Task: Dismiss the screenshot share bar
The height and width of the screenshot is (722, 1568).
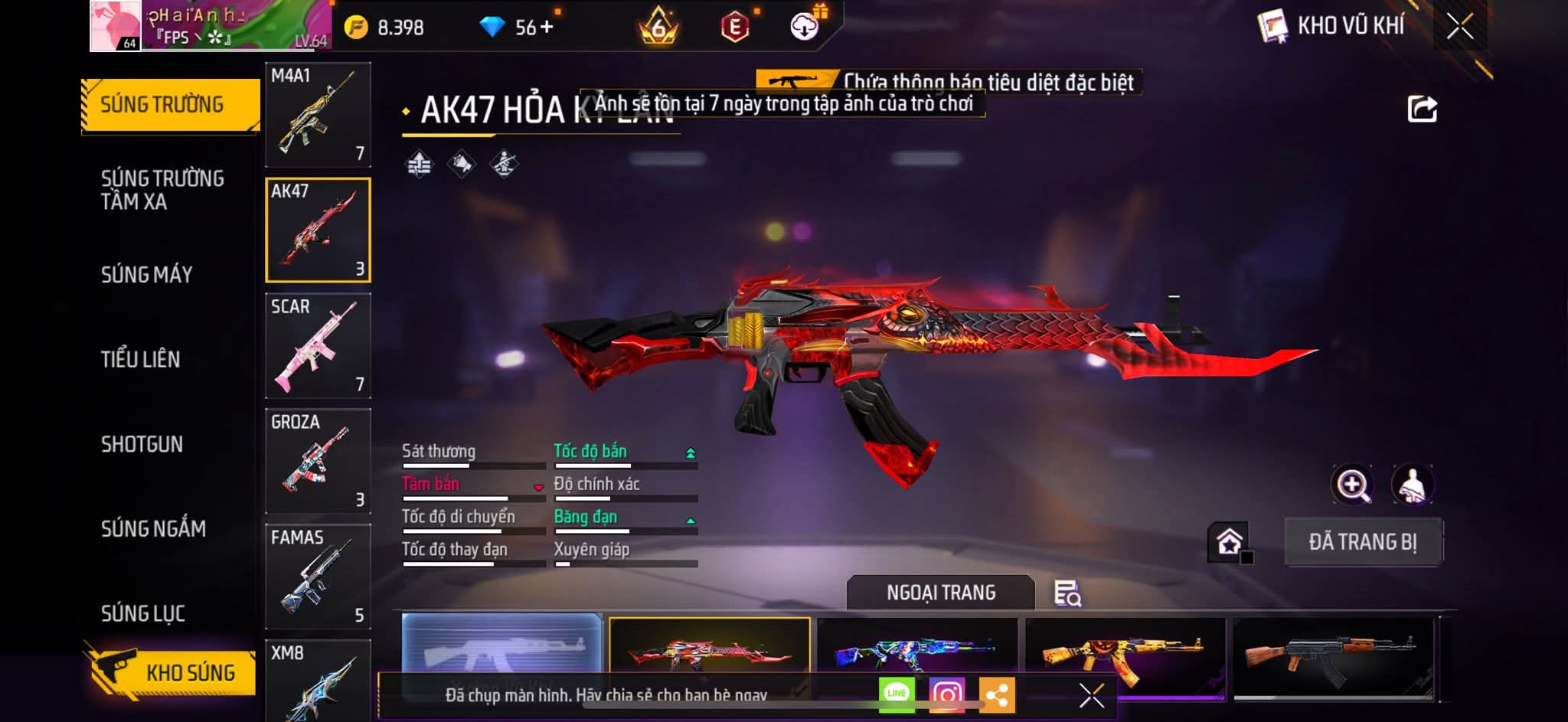Action: click(1091, 695)
